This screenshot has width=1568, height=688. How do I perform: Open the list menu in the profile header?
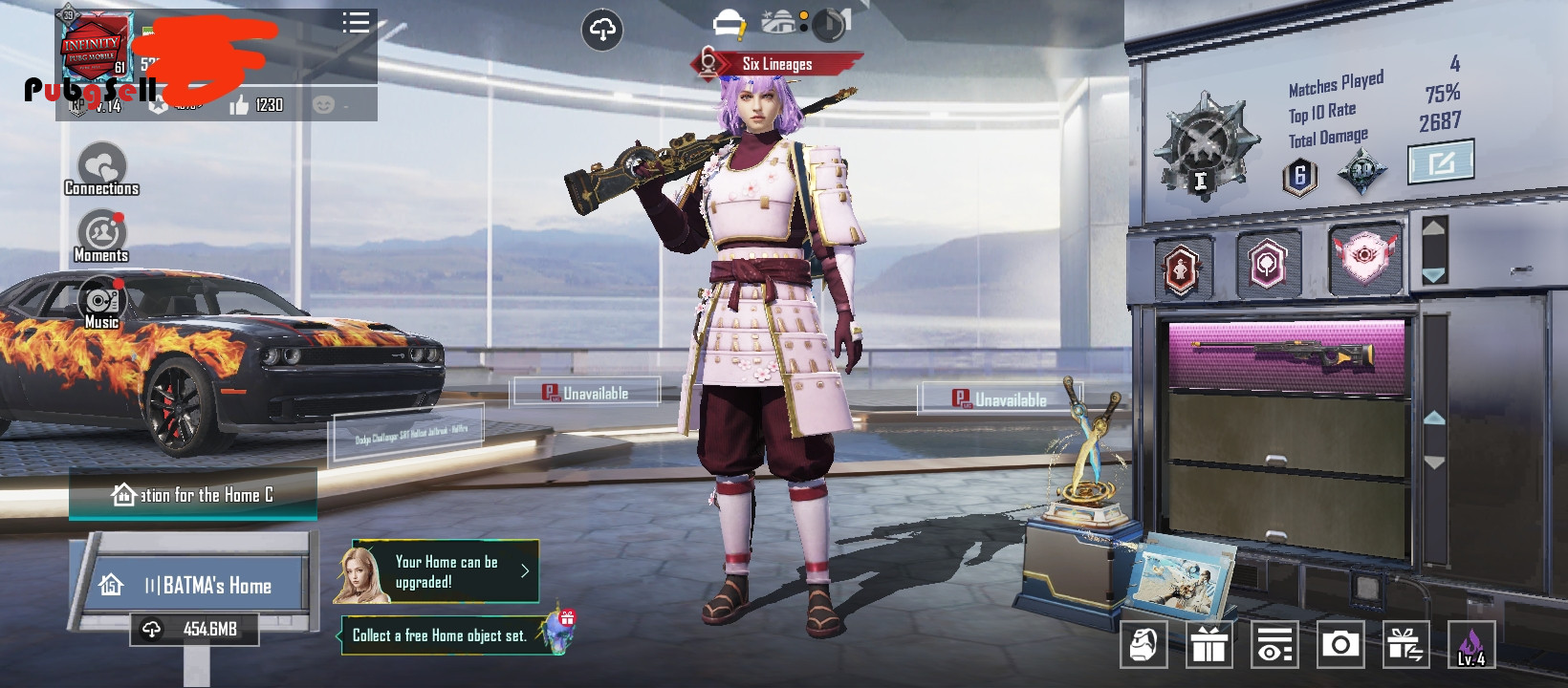[356, 23]
